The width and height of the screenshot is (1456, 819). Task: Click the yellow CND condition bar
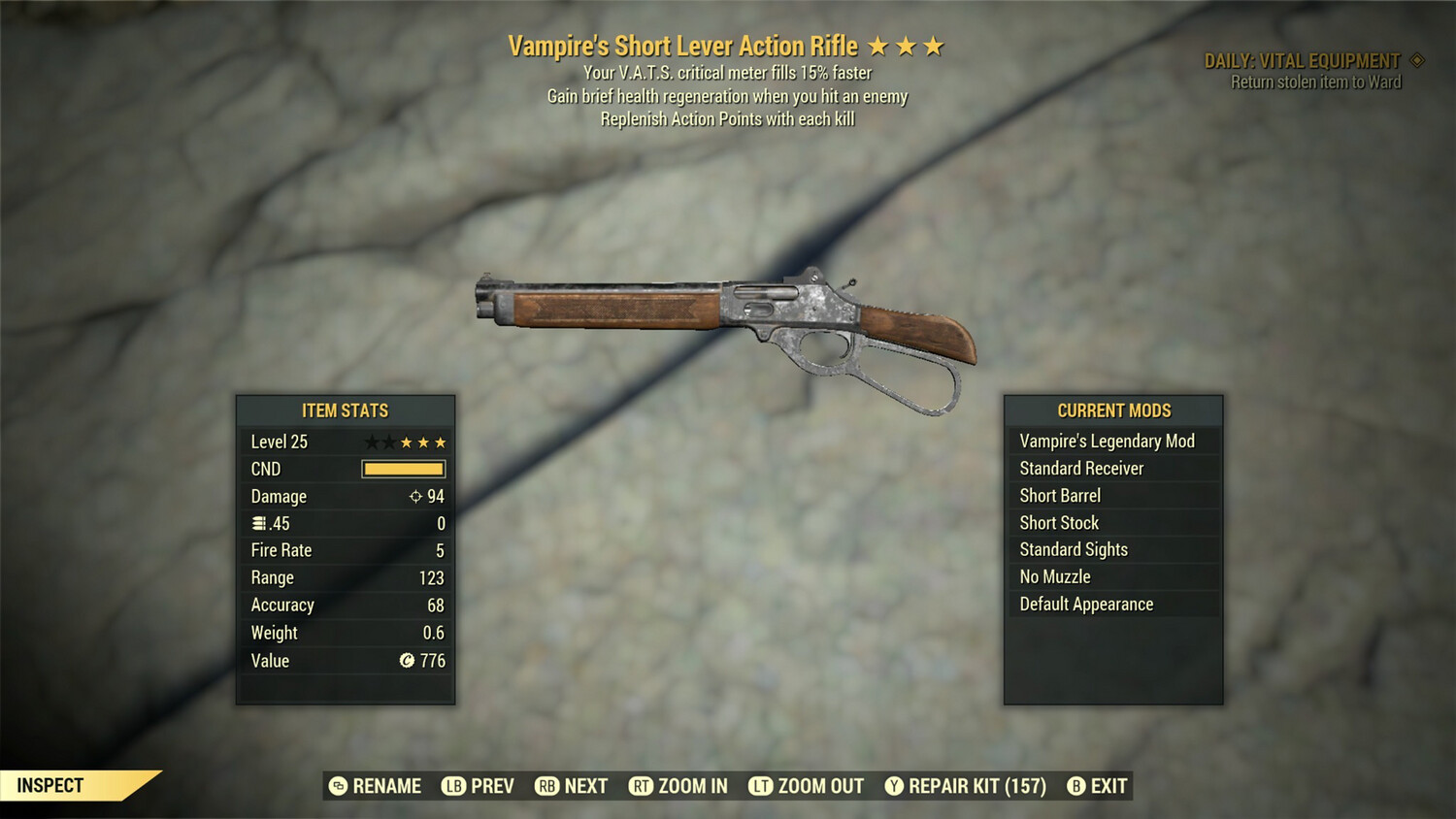point(403,469)
